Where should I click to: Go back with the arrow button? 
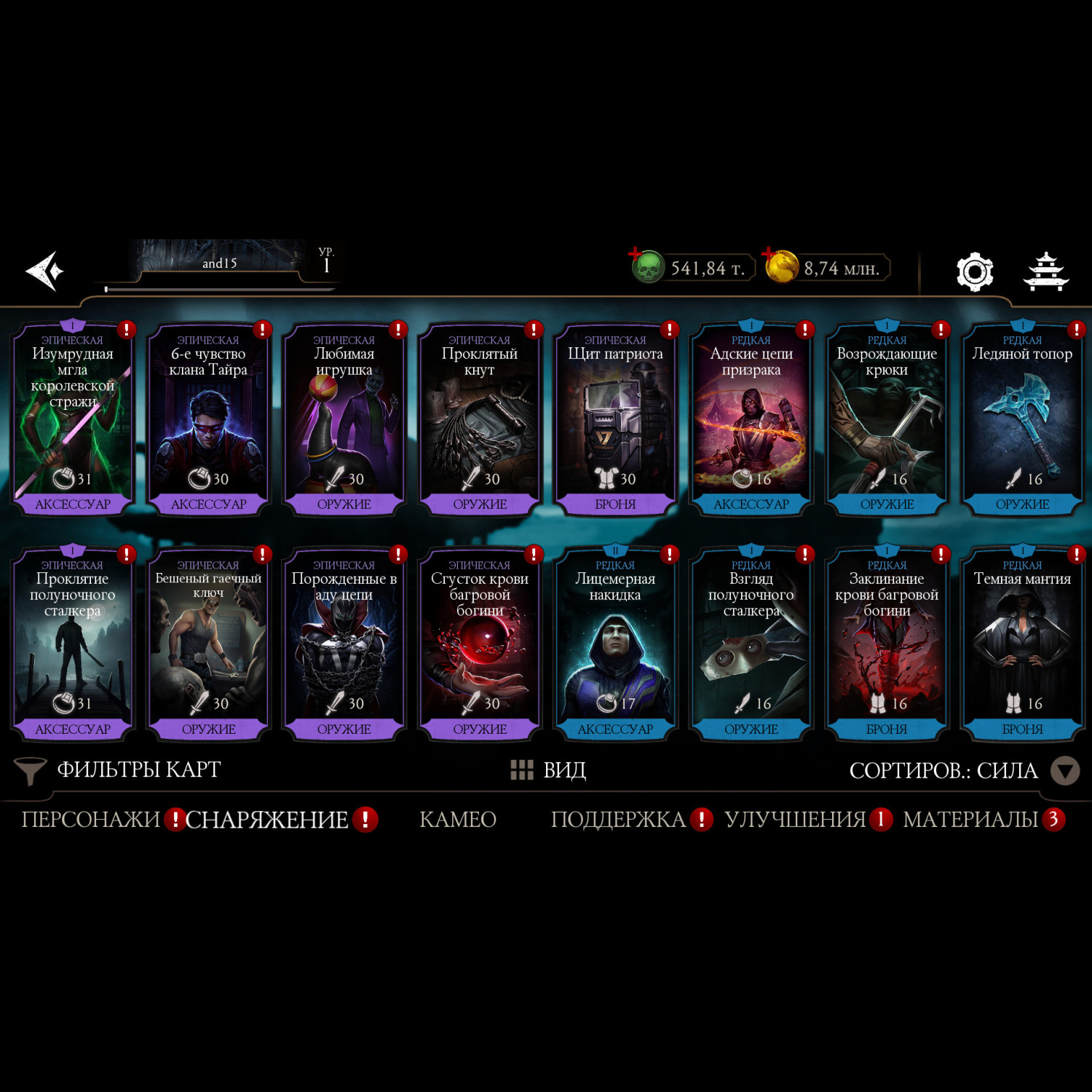(44, 271)
